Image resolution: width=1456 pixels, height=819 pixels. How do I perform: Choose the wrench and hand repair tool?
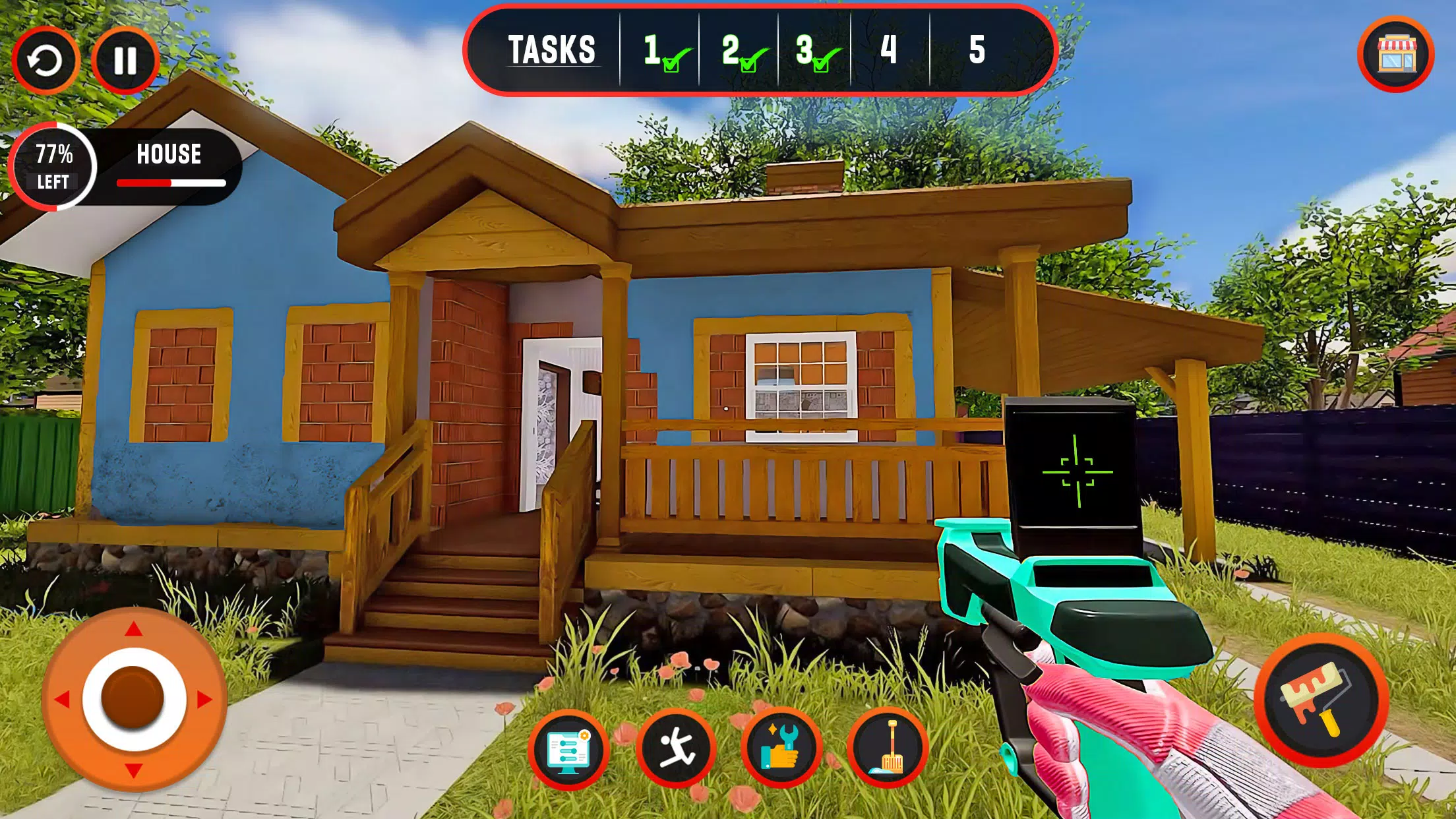[781, 748]
